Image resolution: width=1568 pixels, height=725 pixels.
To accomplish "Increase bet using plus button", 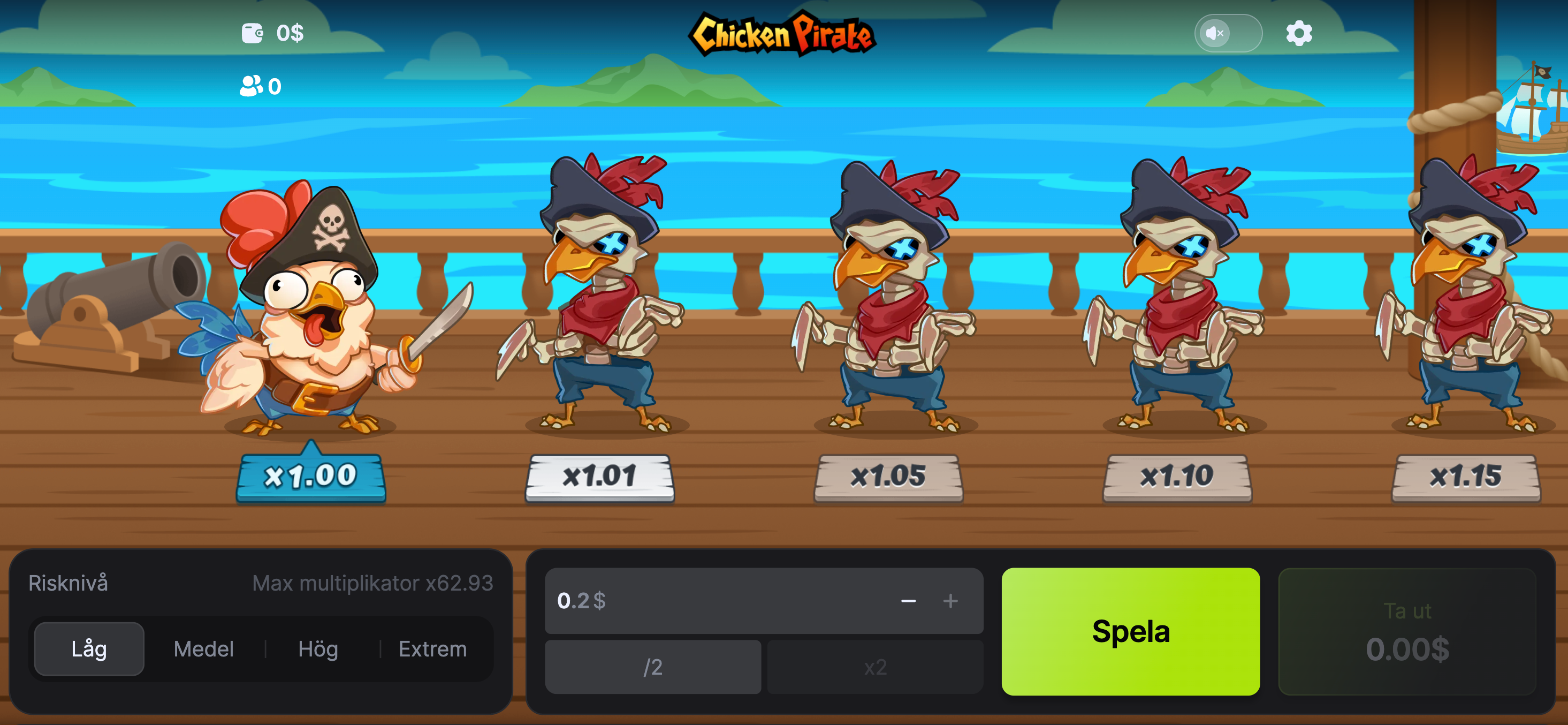I will (x=950, y=601).
